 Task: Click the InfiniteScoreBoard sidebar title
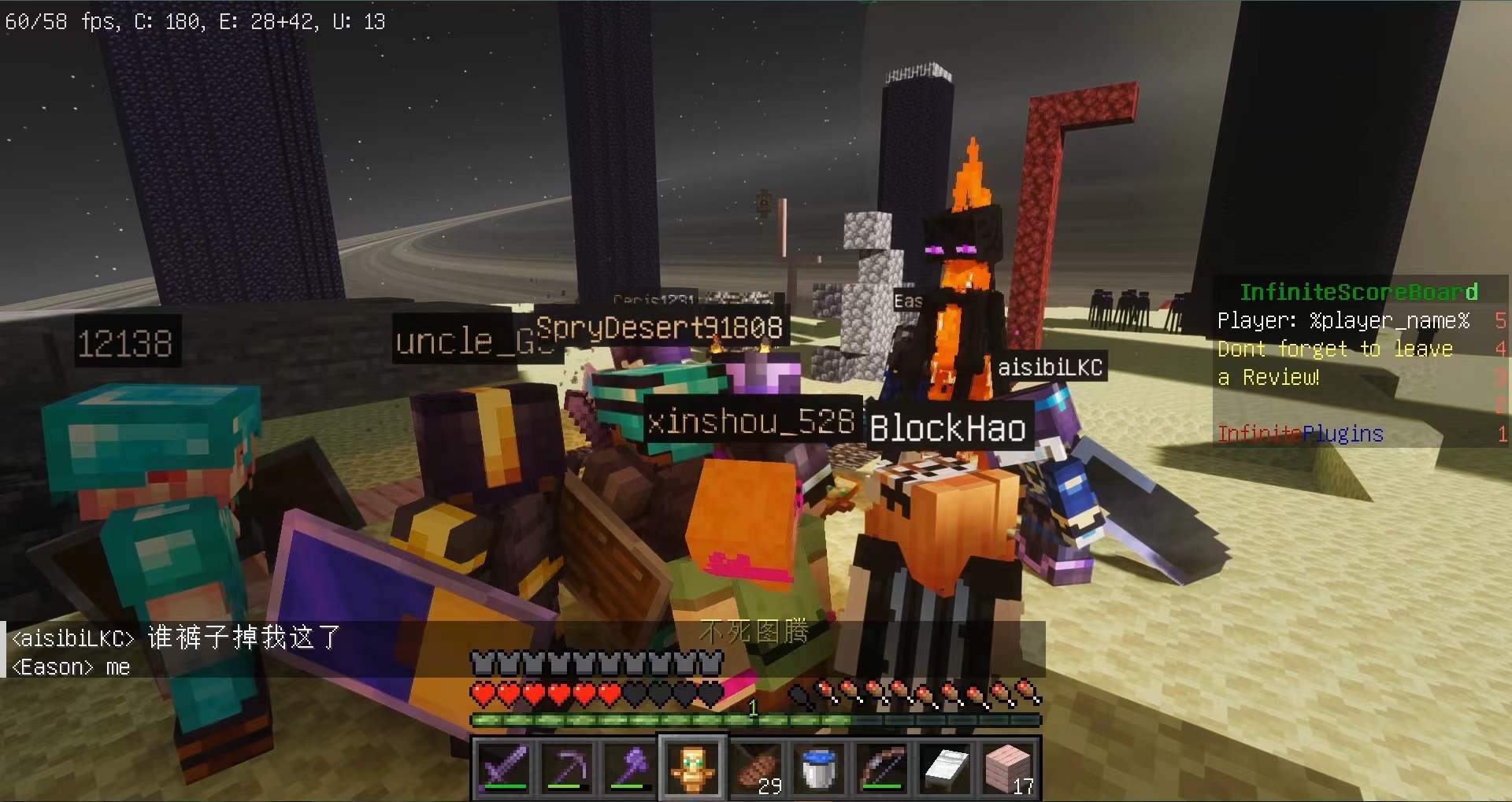coord(1358,292)
